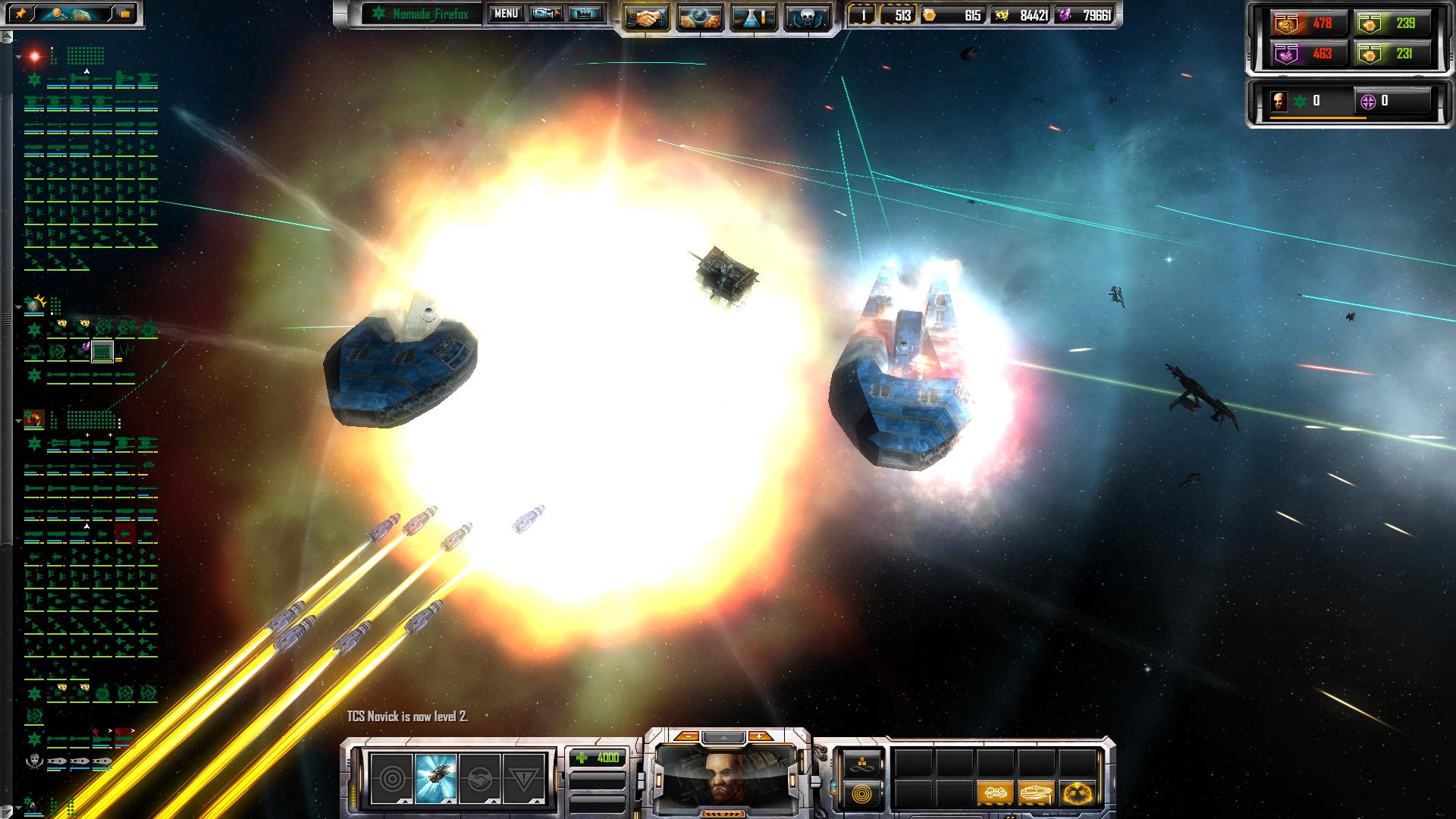Open the research flask screen

pyautogui.click(x=753, y=17)
